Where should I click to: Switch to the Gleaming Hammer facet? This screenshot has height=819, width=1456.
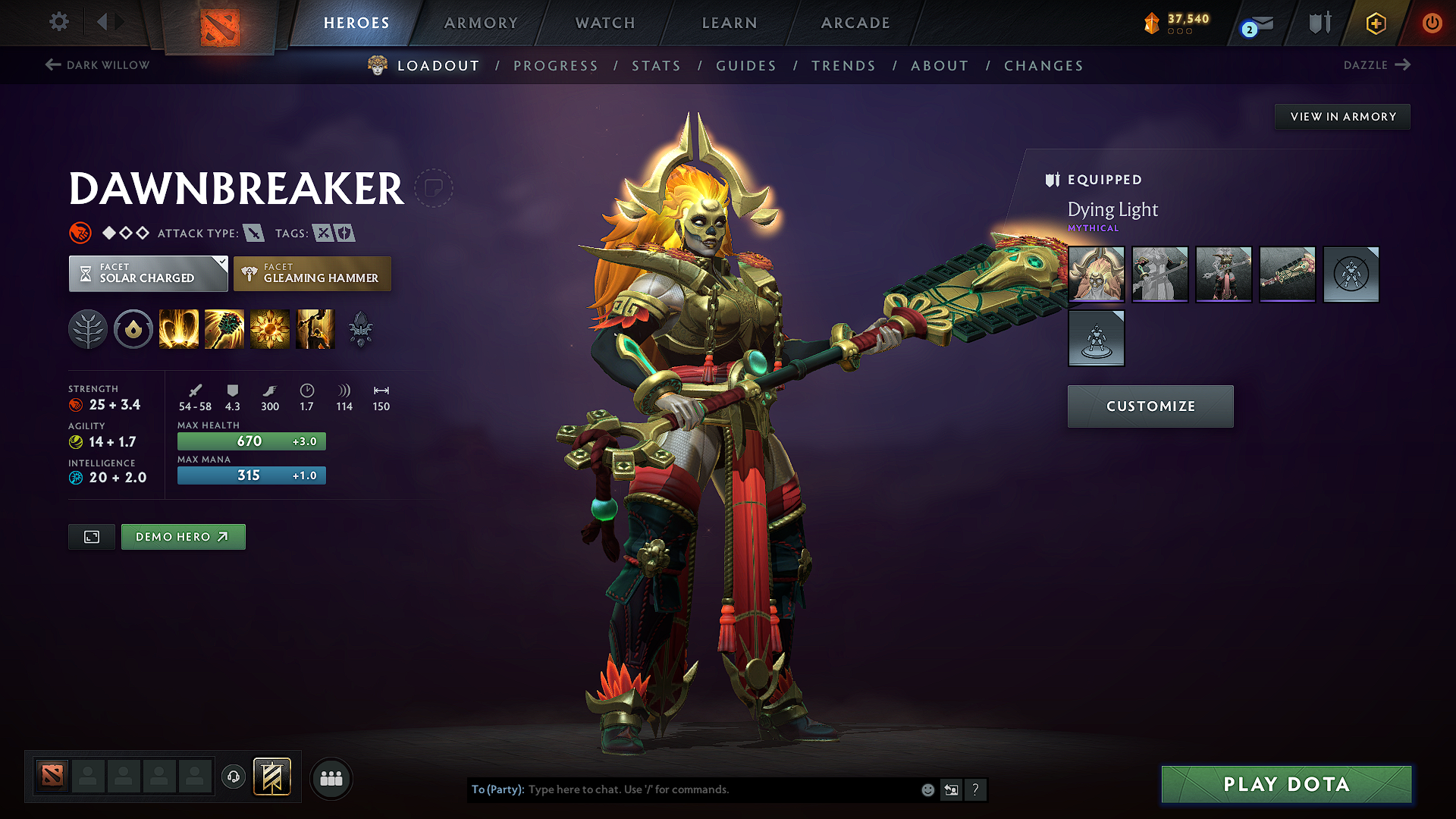click(x=312, y=273)
